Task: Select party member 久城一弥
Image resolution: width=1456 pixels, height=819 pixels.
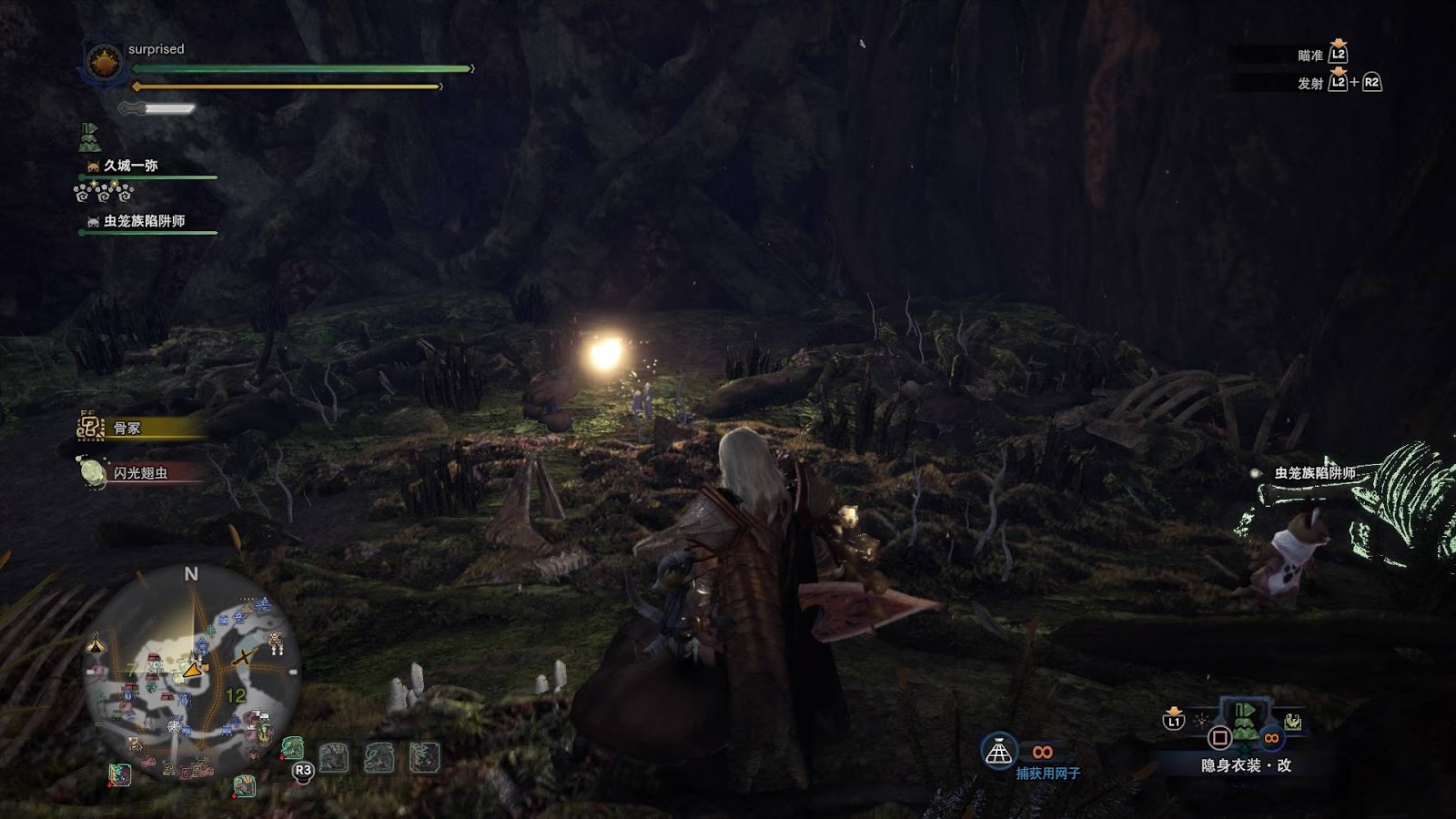Action: tap(130, 166)
